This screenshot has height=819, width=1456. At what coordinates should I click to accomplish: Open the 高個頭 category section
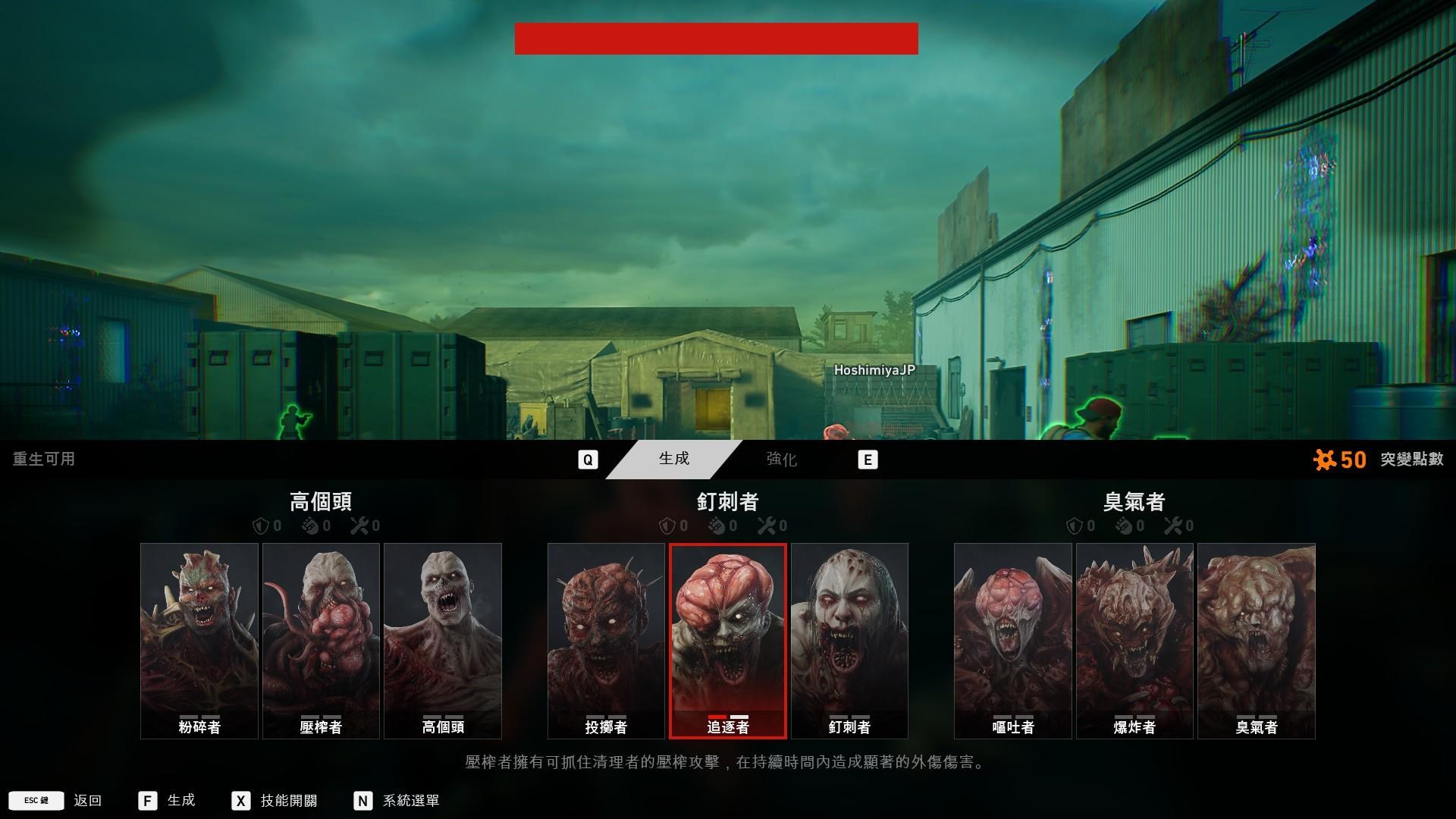pos(320,501)
